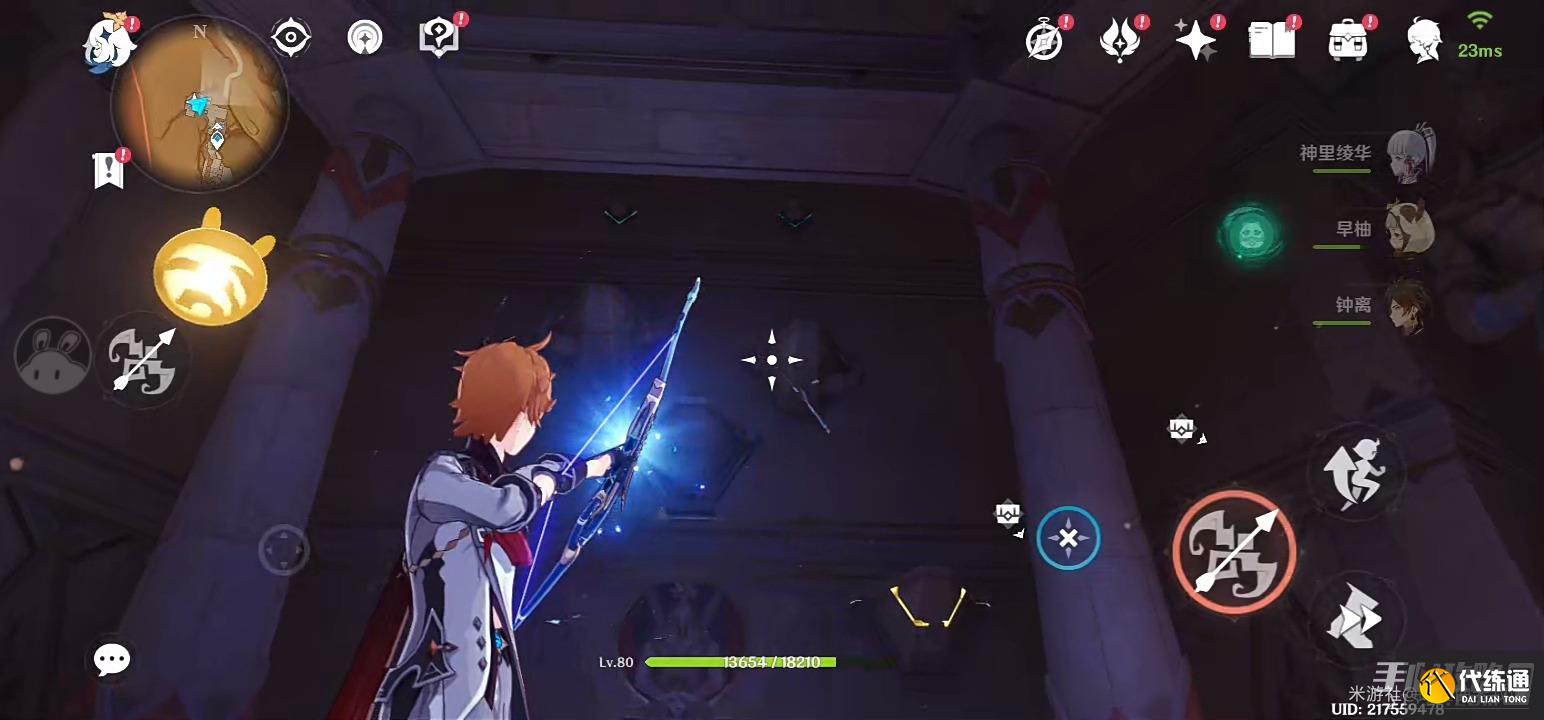Open the Adventurer Handbook book icon
The width and height of the screenshot is (1544, 720).
click(1270, 38)
